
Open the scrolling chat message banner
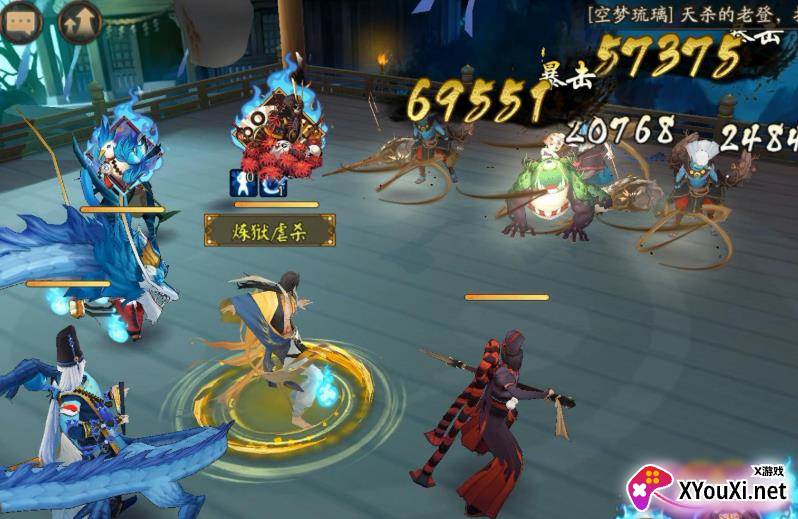point(690,13)
